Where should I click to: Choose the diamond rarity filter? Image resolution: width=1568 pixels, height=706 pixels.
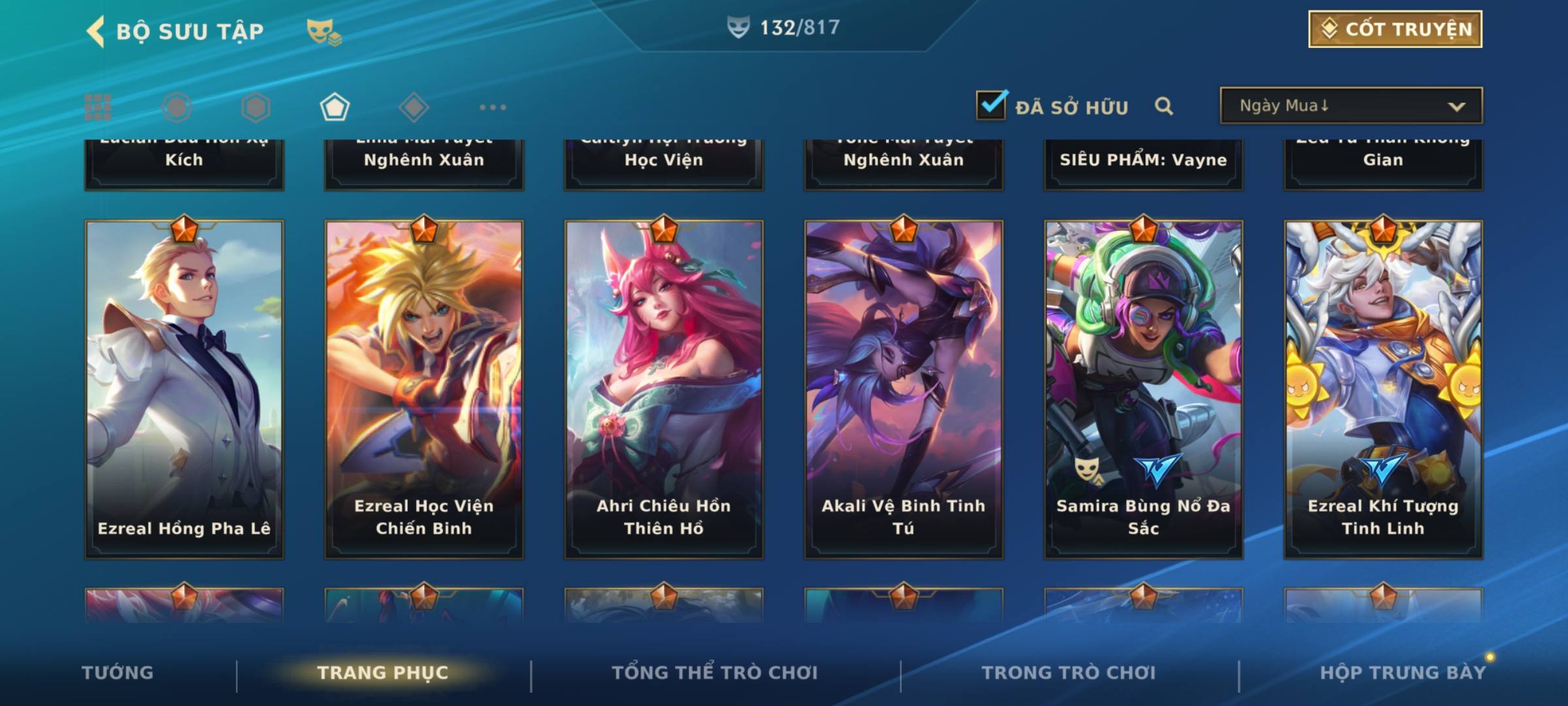[414, 107]
